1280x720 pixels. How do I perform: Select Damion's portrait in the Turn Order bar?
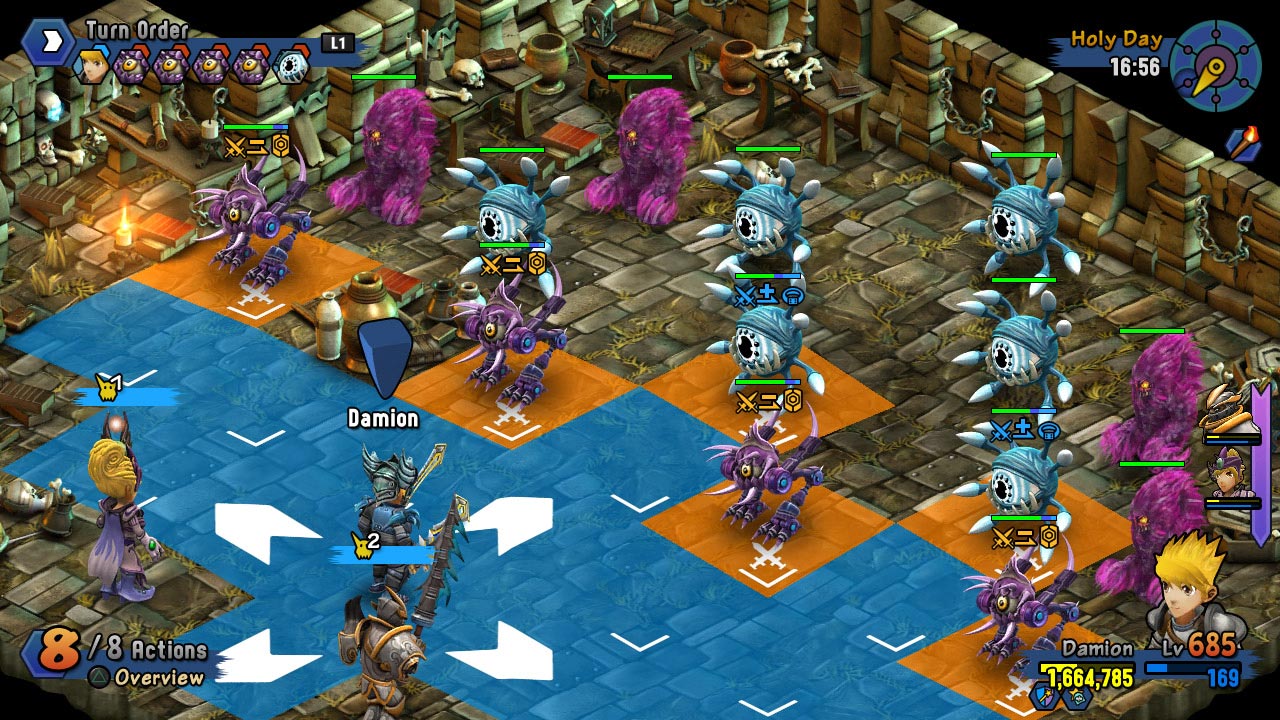92,66
